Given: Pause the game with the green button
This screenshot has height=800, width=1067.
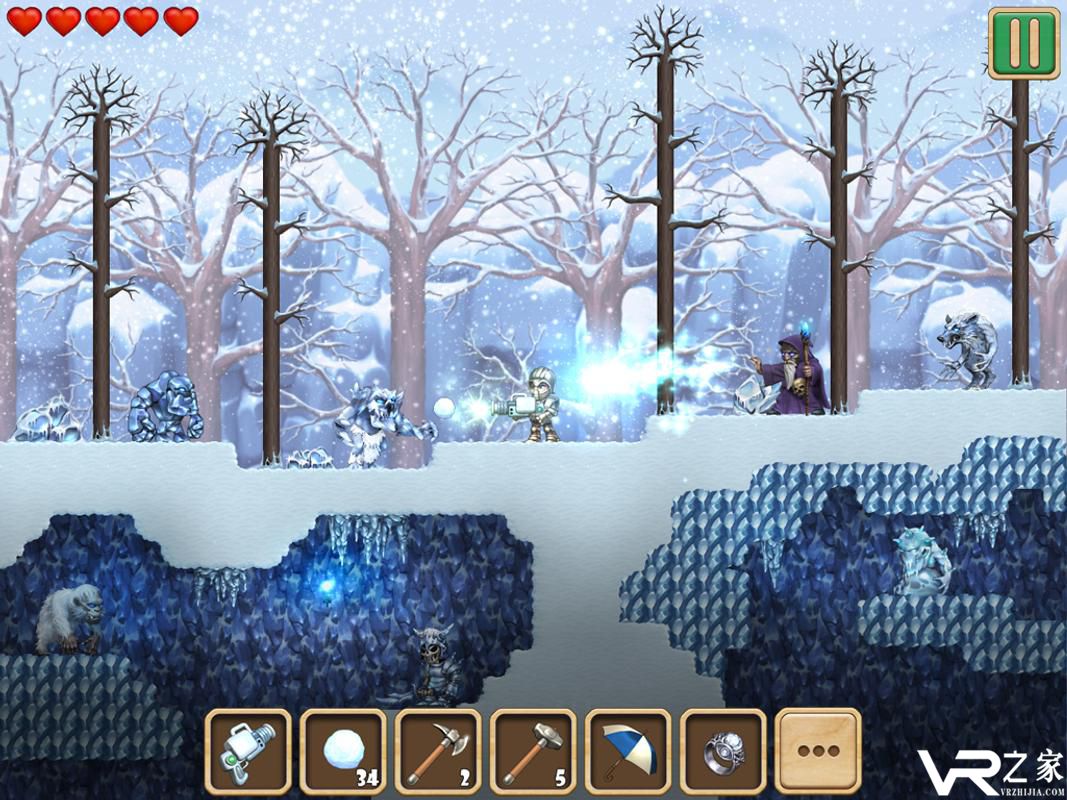Looking at the screenshot, I should click(x=1023, y=43).
